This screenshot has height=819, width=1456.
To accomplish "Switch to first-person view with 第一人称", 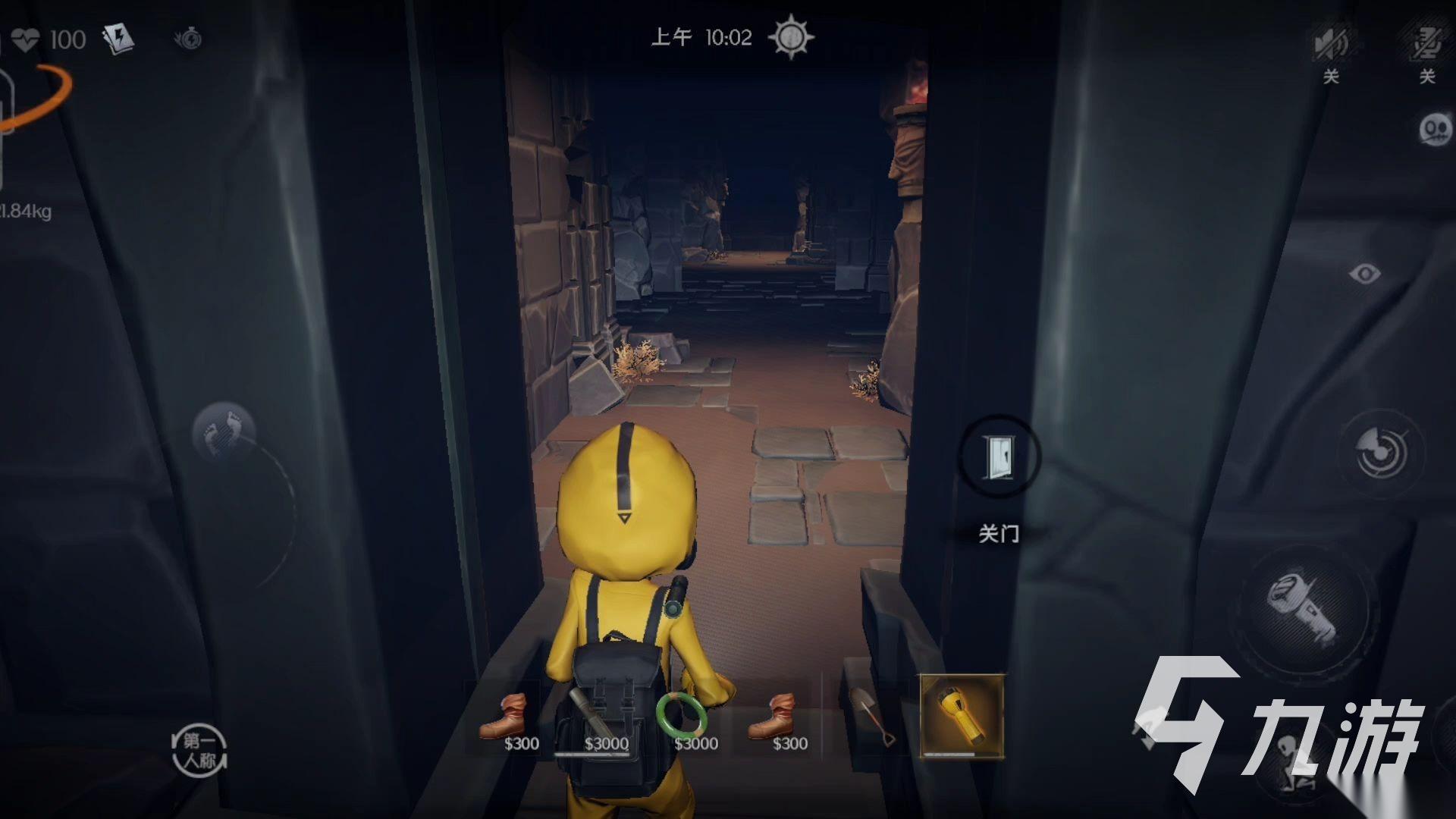I will 199,750.
